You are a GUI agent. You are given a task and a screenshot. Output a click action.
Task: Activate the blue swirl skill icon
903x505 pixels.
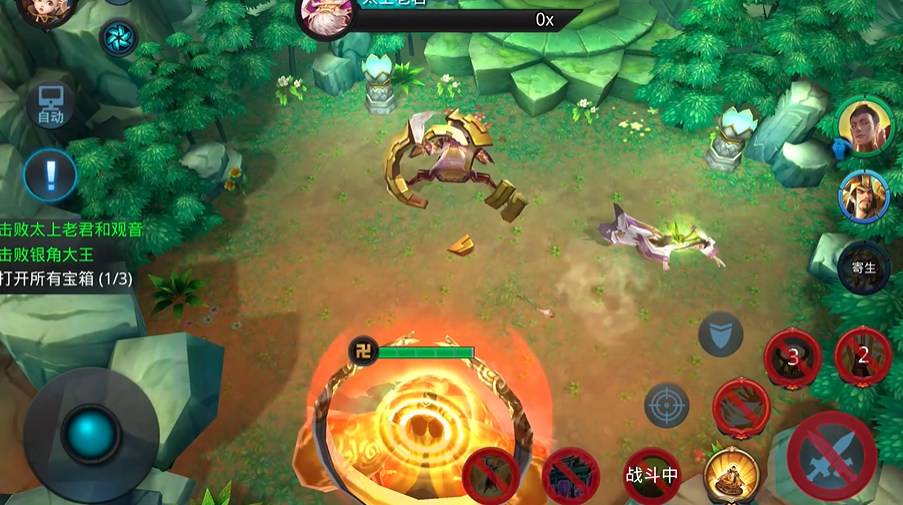[x=119, y=38]
